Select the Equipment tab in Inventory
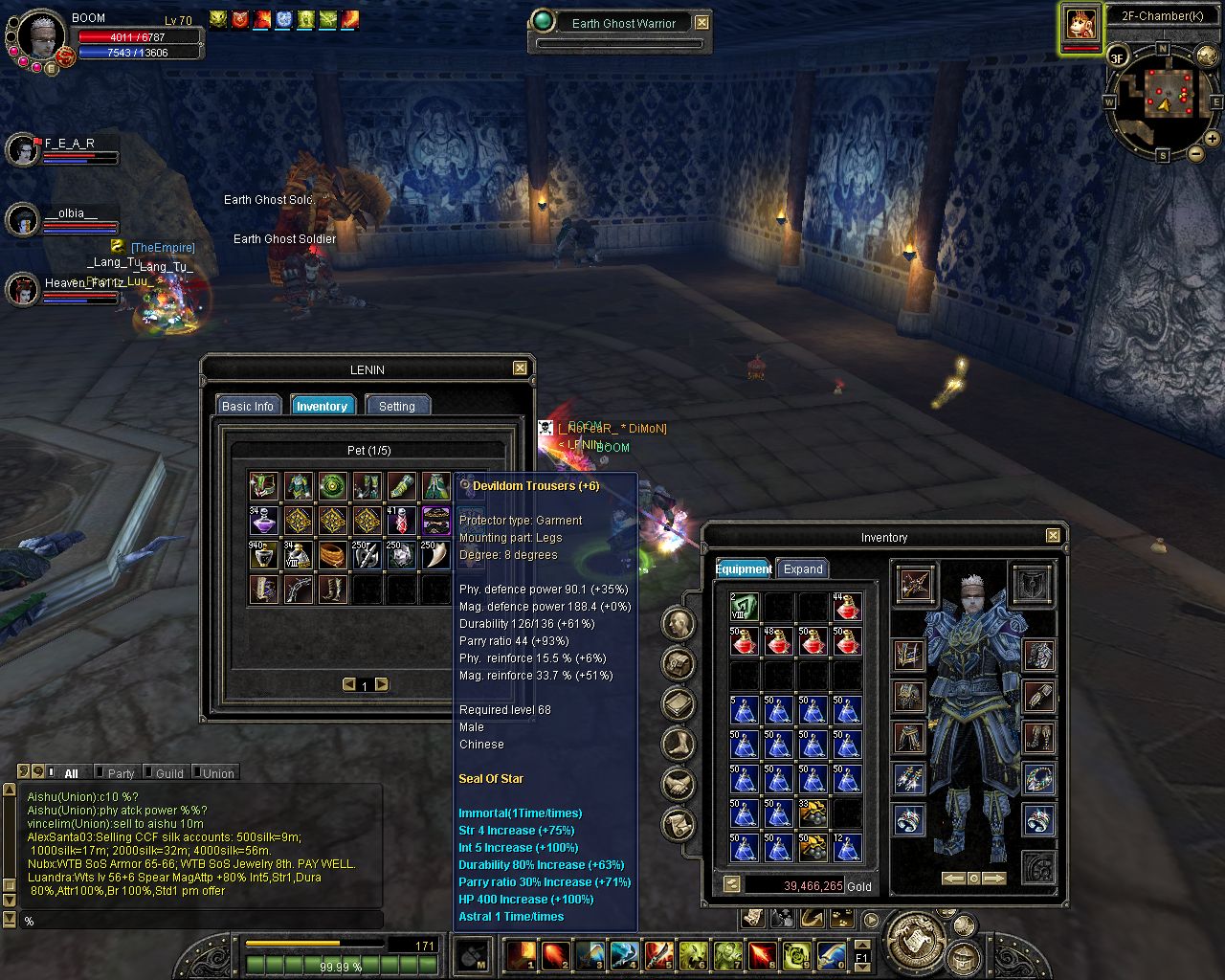1225x980 pixels. (x=744, y=568)
